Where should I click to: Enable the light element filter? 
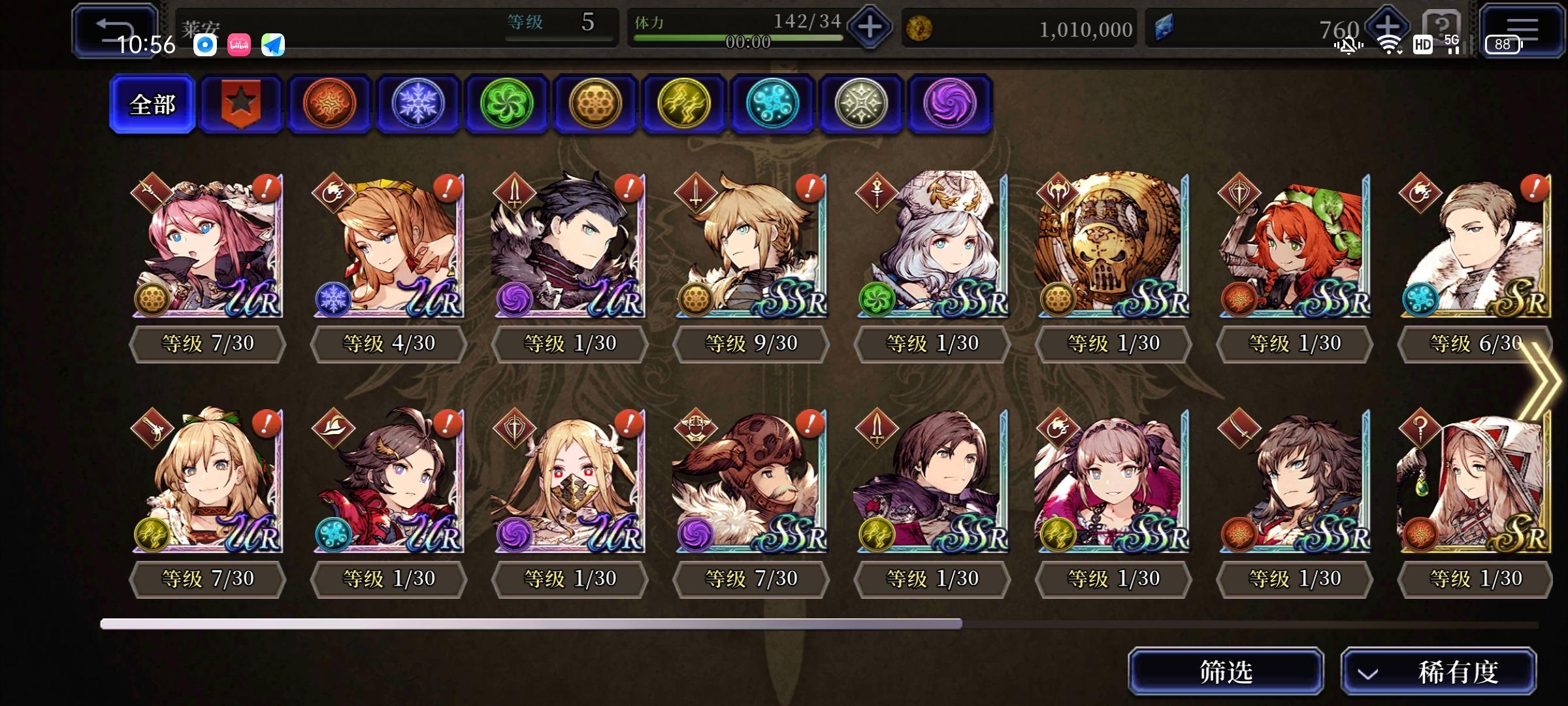click(861, 103)
